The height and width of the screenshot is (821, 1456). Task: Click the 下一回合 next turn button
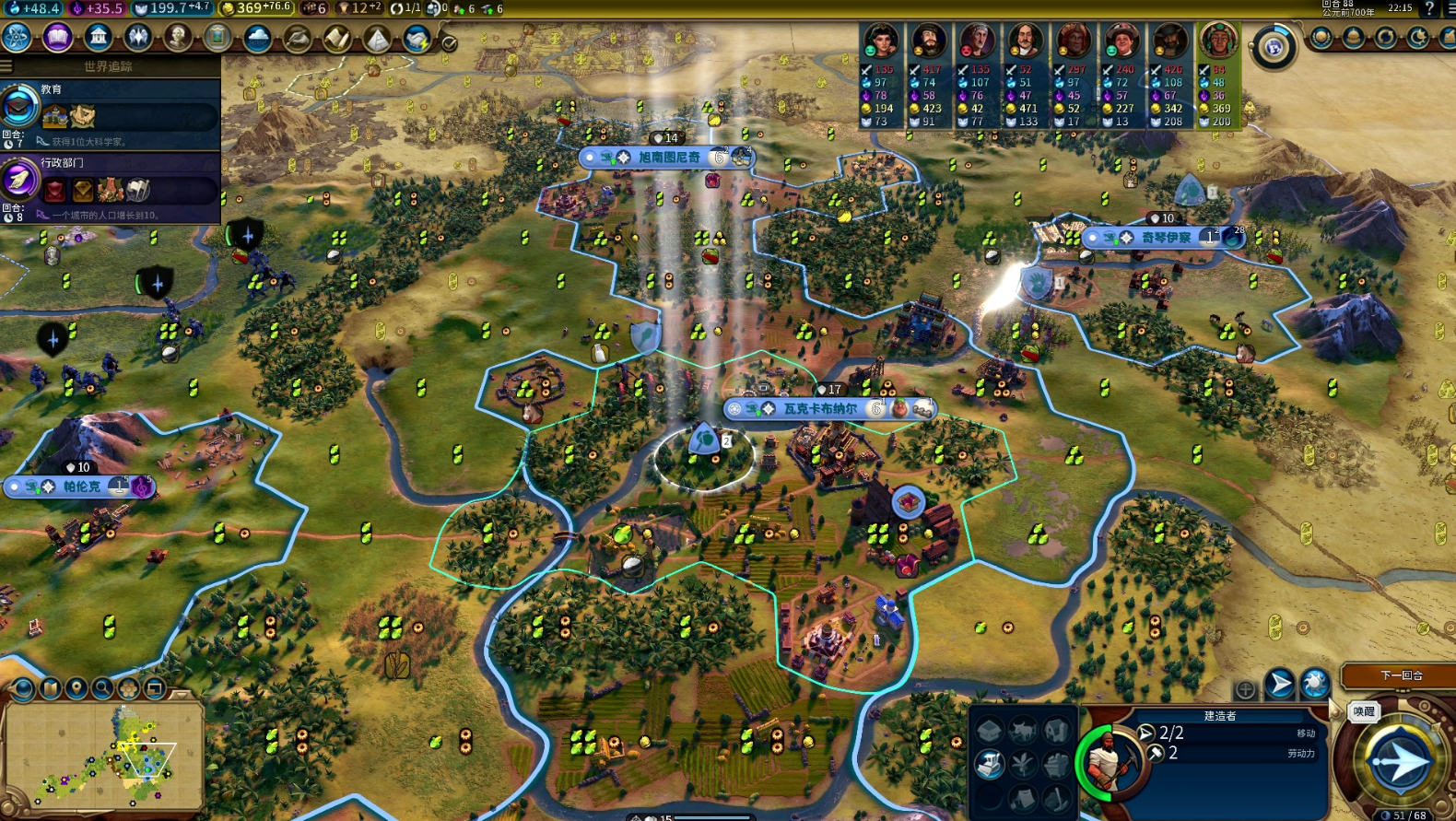(1401, 675)
